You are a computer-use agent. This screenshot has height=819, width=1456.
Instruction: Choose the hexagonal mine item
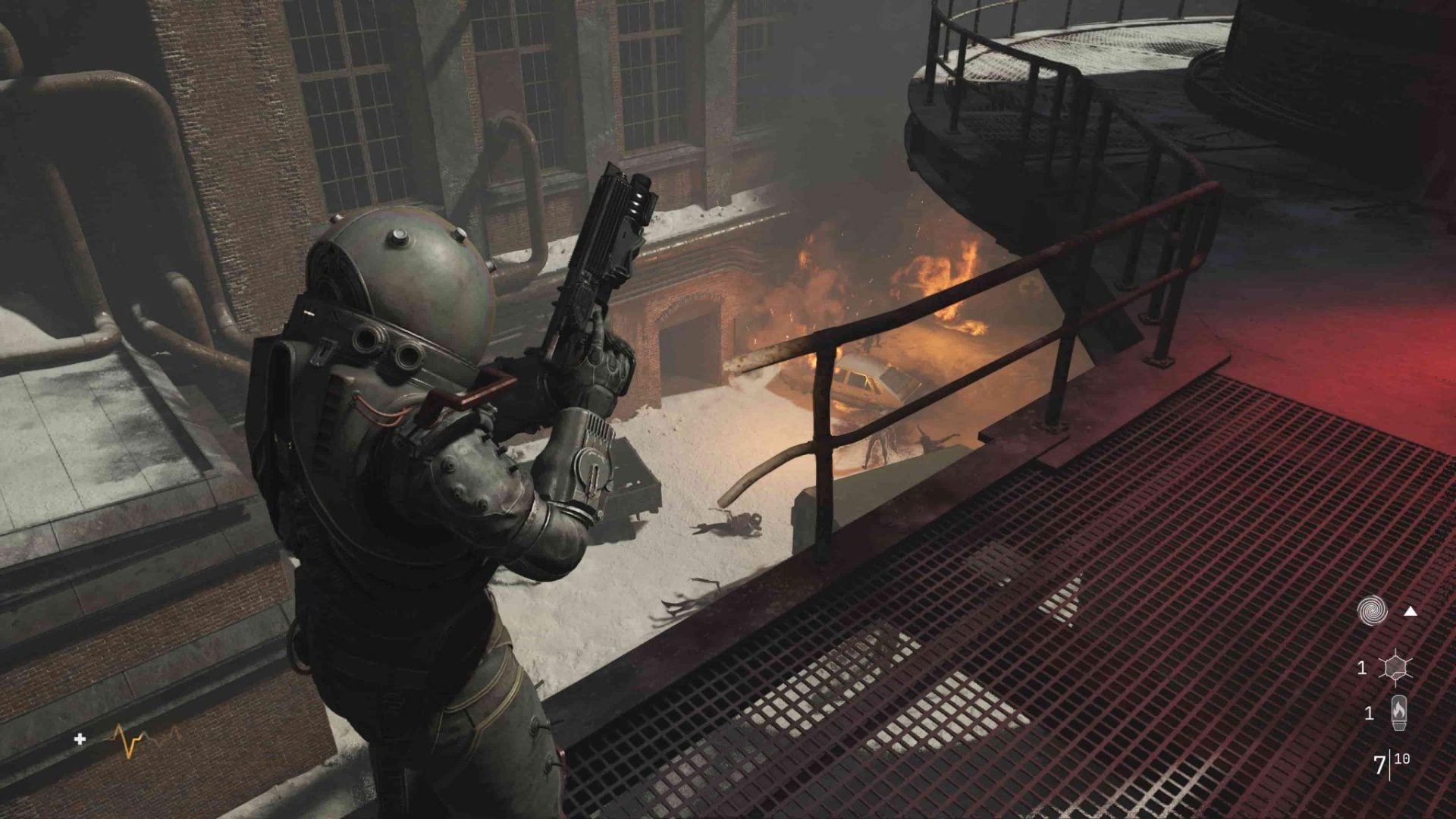point(1395,668)
